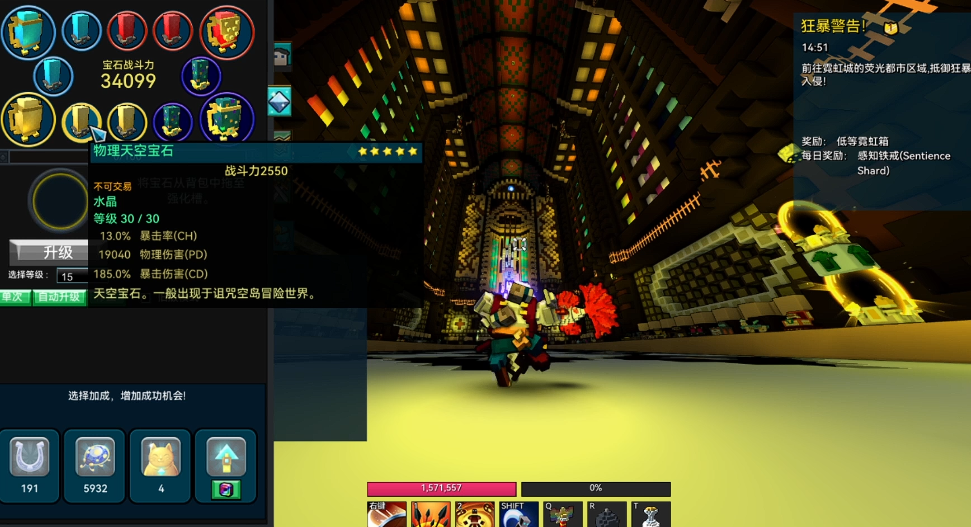Select the 单次 single upgrade button
The width and height of the screenshot is (971, 527).
tap(12, 297)
